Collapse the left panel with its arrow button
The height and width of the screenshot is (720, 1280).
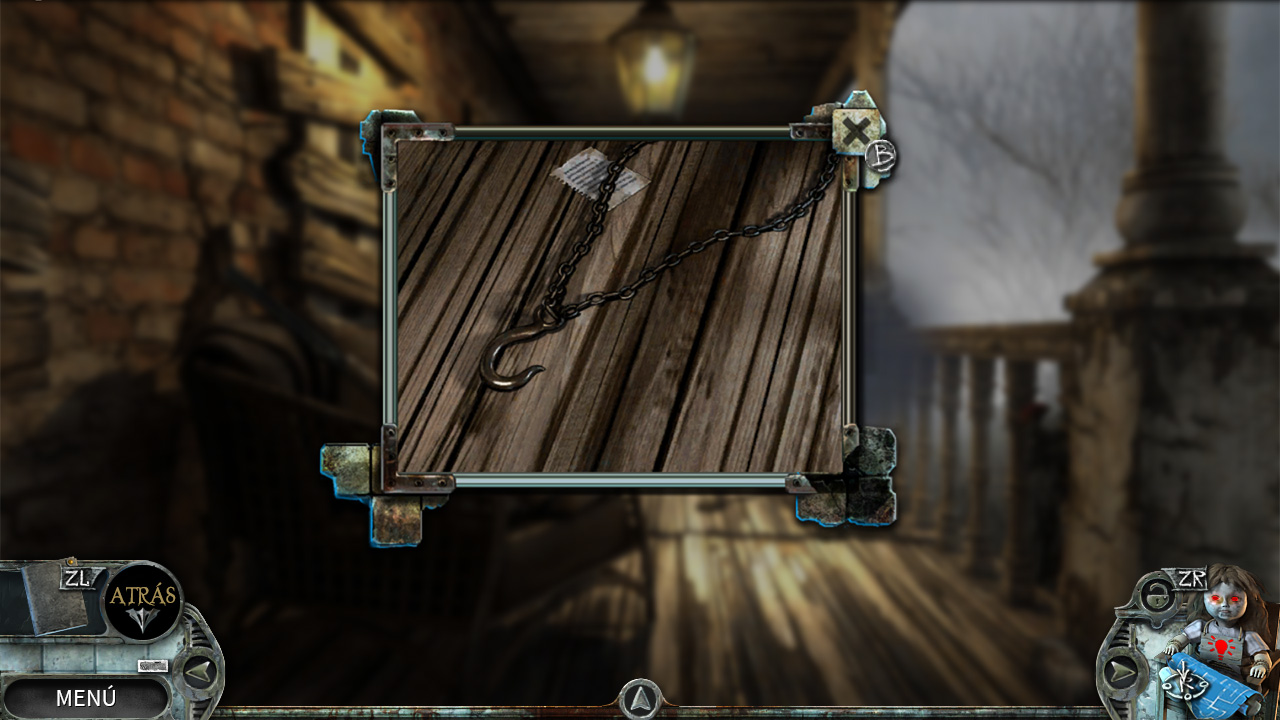tap(198, 670)
